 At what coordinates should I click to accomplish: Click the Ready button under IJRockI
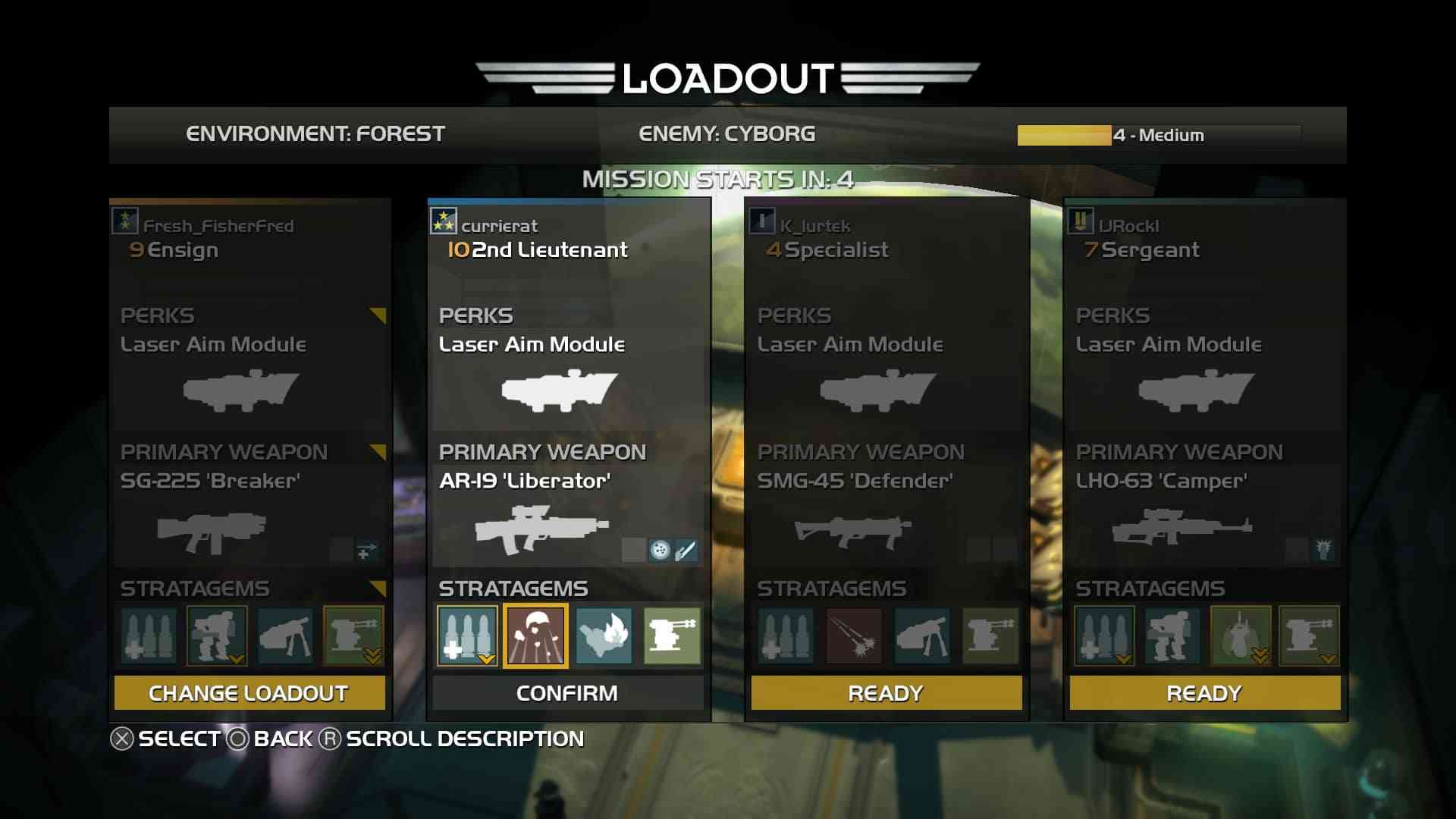pos(1204,693)
